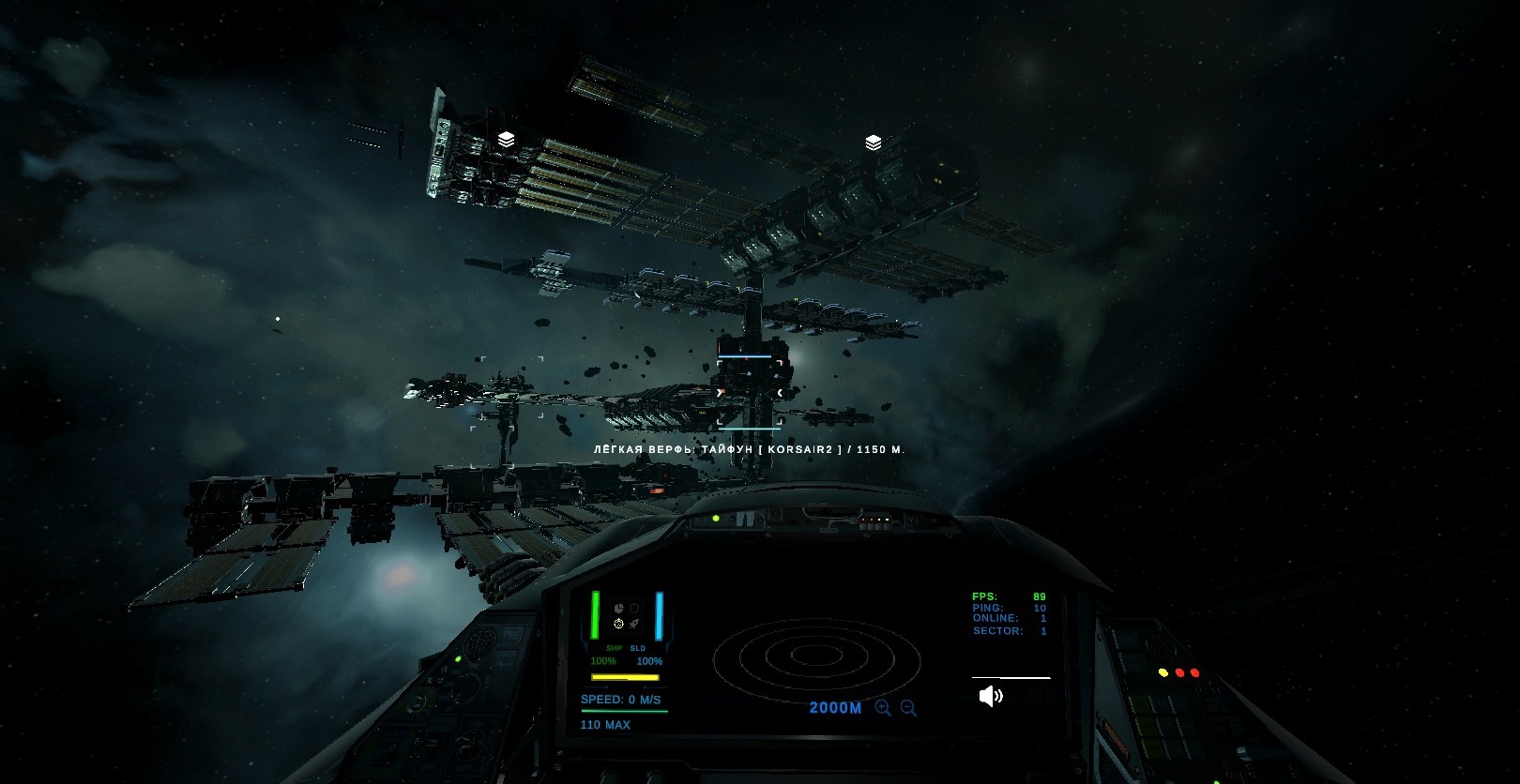Viewport: 1520px width, 784px height.
Task: Click the right station stack marker icon
Action: (874, 143)
